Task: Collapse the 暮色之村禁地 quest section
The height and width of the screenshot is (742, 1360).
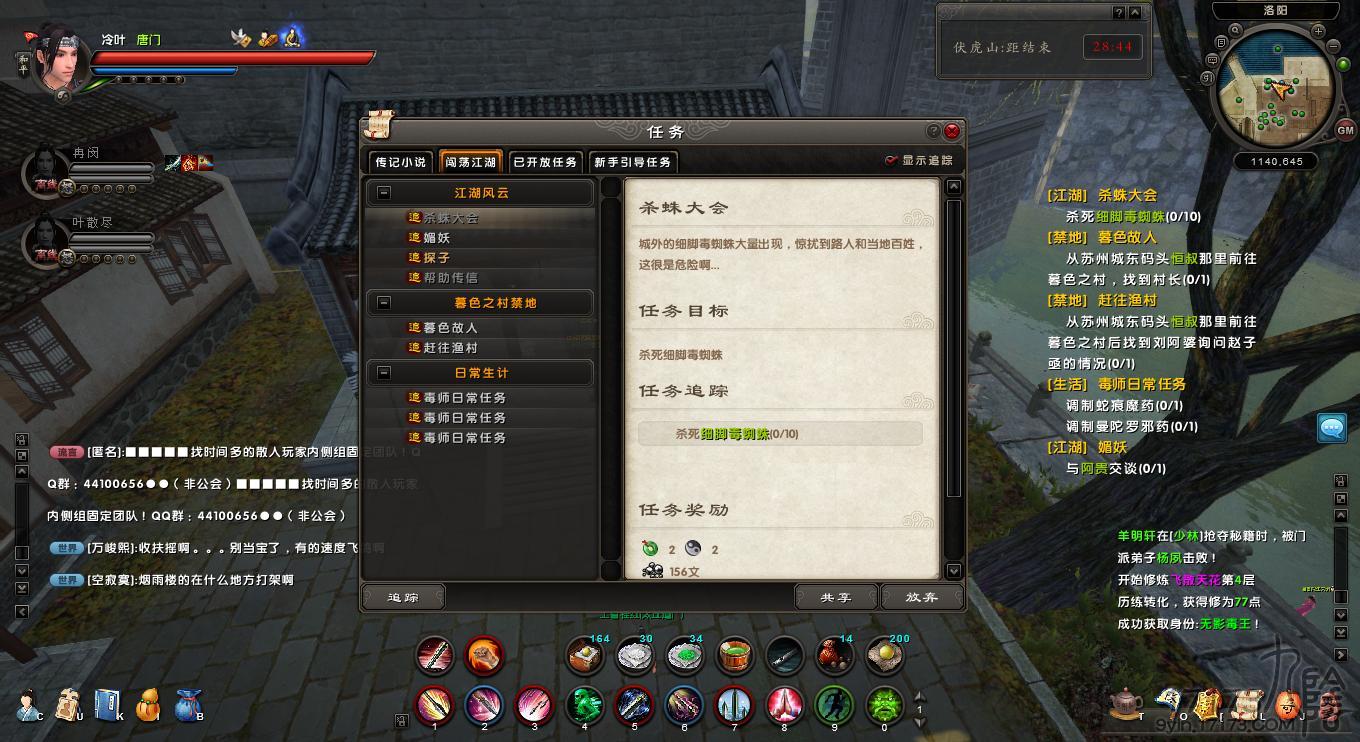Action: click(385, 303)
